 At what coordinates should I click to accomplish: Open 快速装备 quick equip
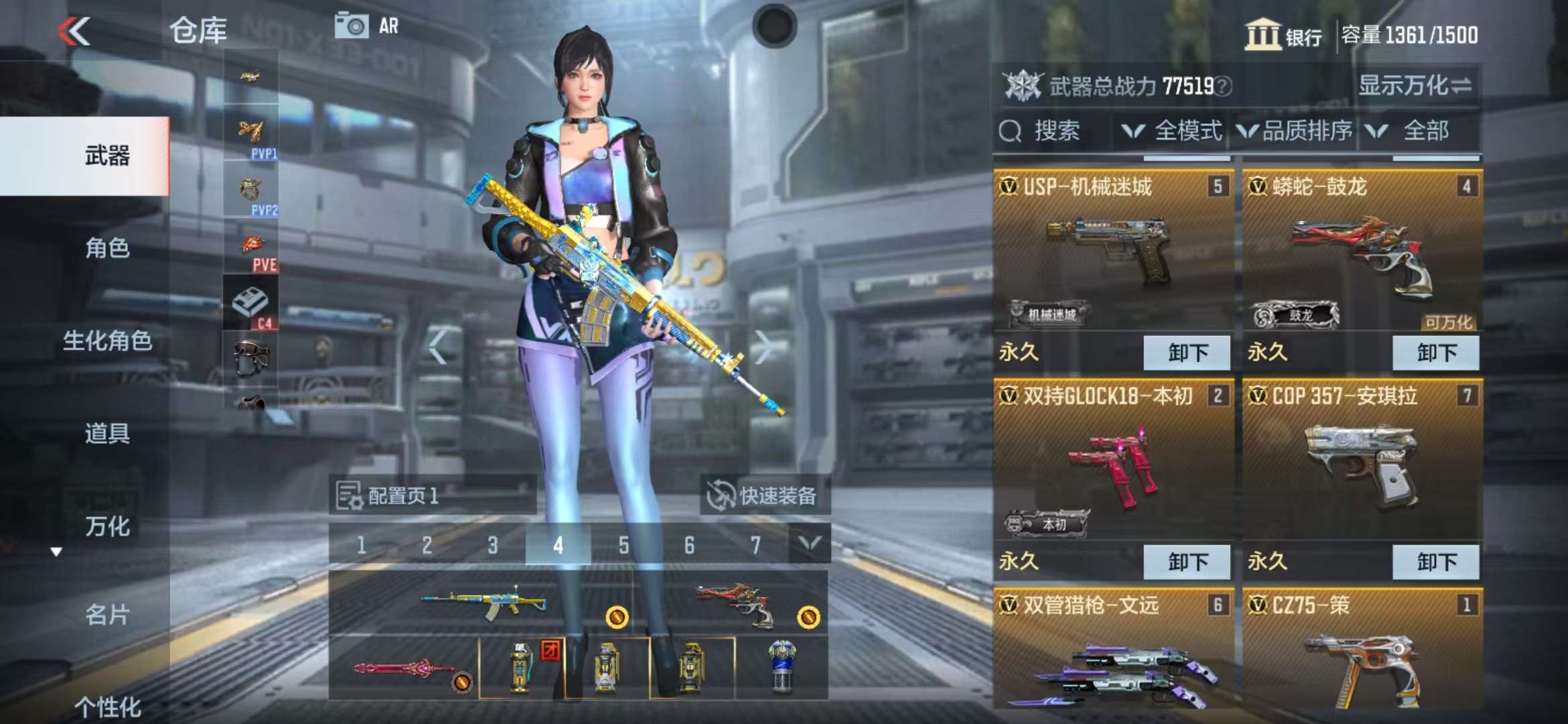[764, 496]
